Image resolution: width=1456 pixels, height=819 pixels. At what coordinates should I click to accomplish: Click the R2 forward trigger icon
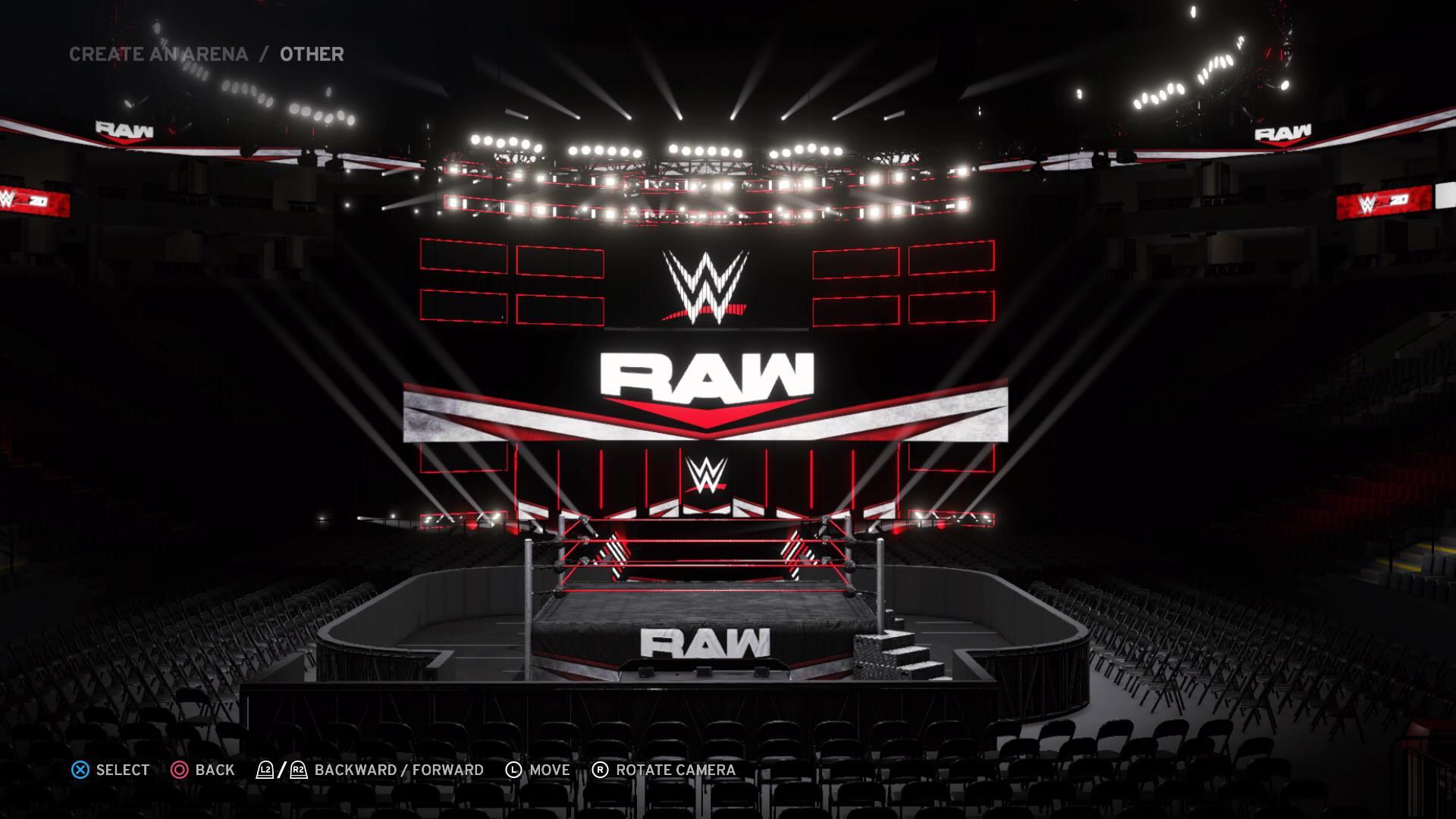[297, 770]
